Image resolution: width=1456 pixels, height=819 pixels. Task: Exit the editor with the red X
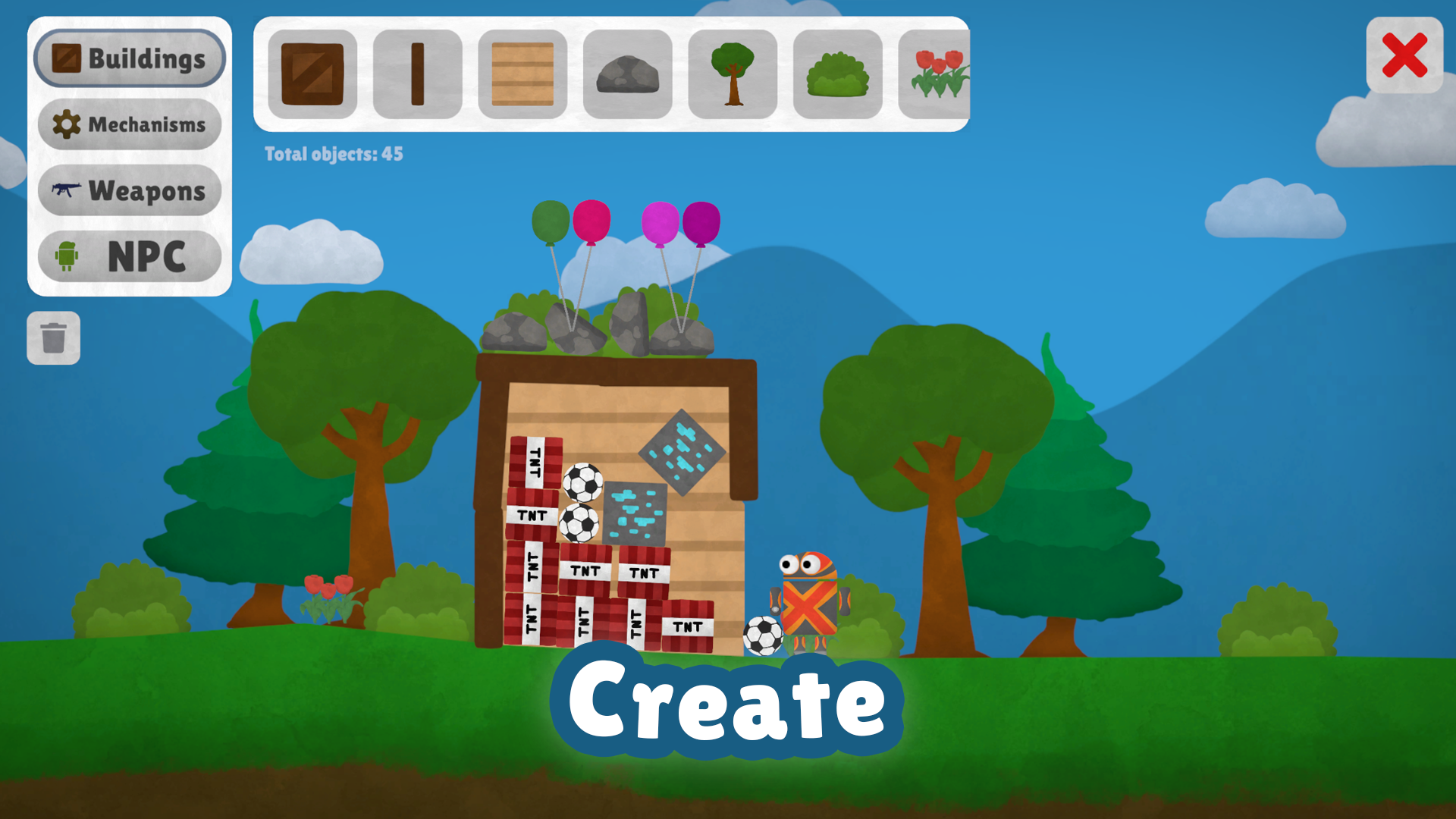pyautogui.click(x=1404, y=55)
